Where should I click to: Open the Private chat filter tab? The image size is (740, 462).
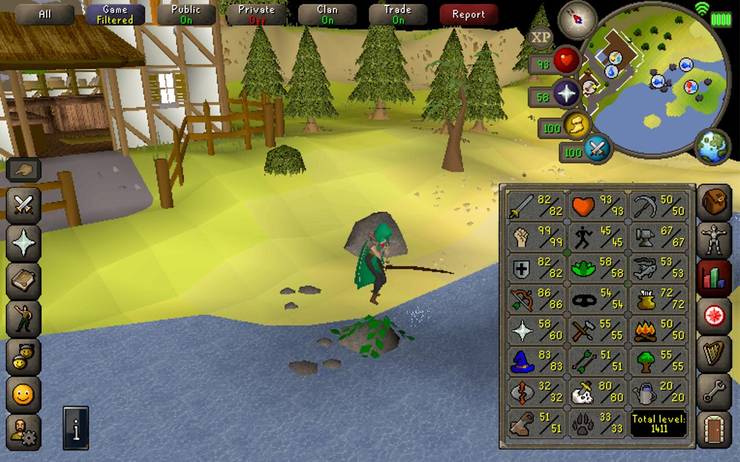[257, 14]
